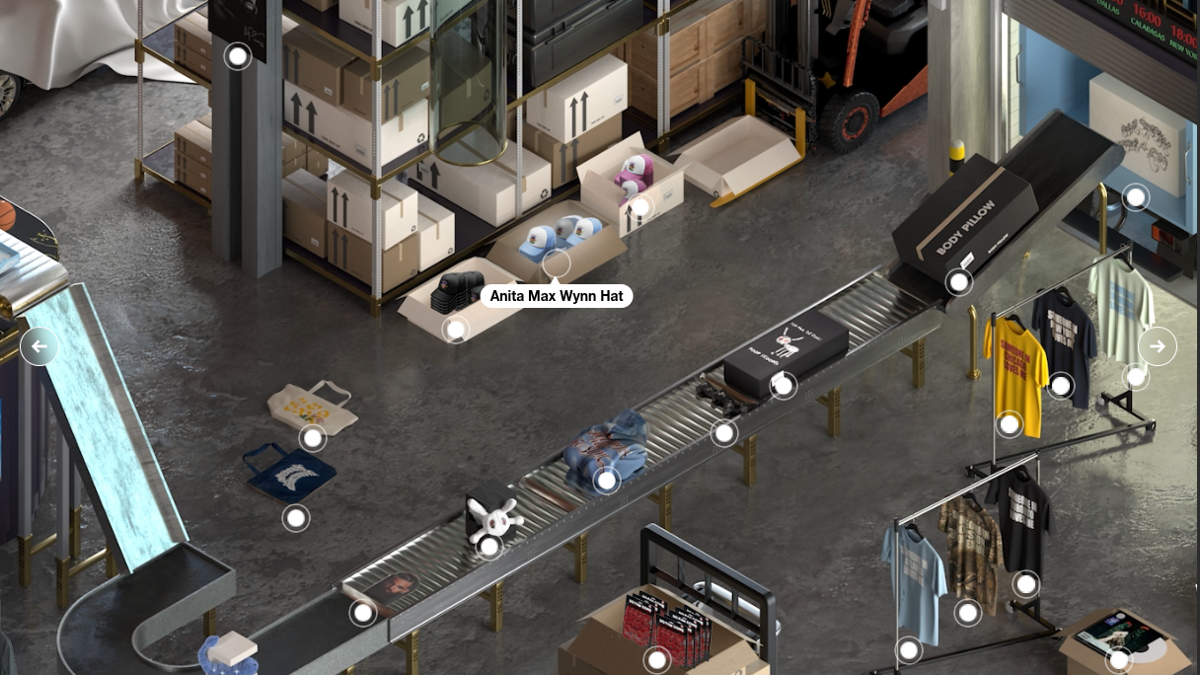
Task: Go to the previous scene with left arrow
Action: (x=39, y=347)
